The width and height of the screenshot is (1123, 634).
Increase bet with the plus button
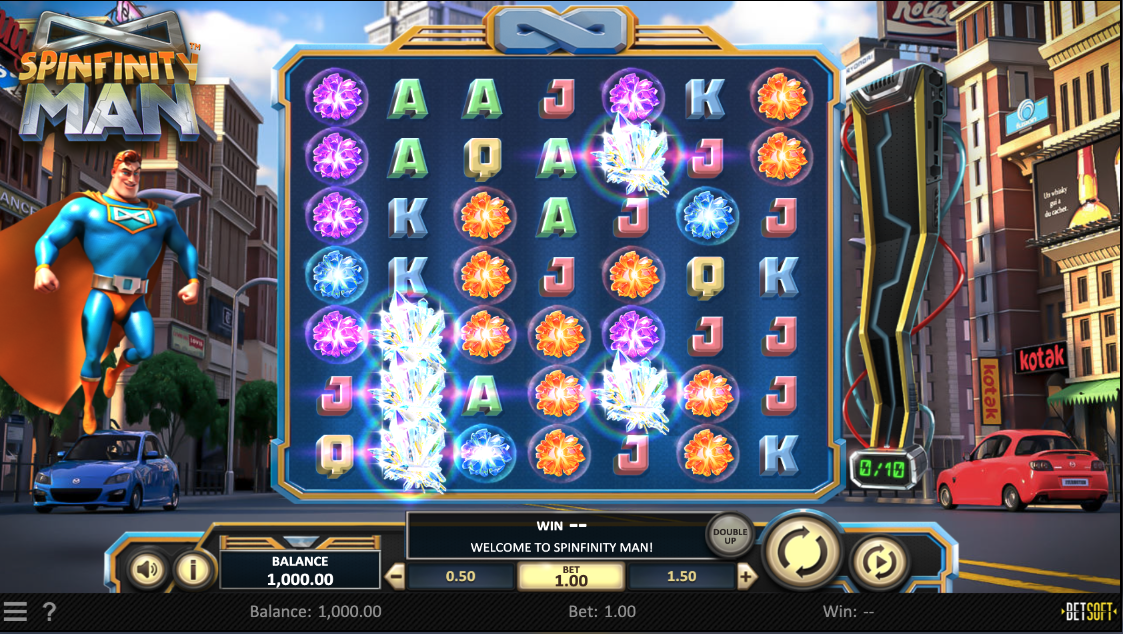click(746, 576)
